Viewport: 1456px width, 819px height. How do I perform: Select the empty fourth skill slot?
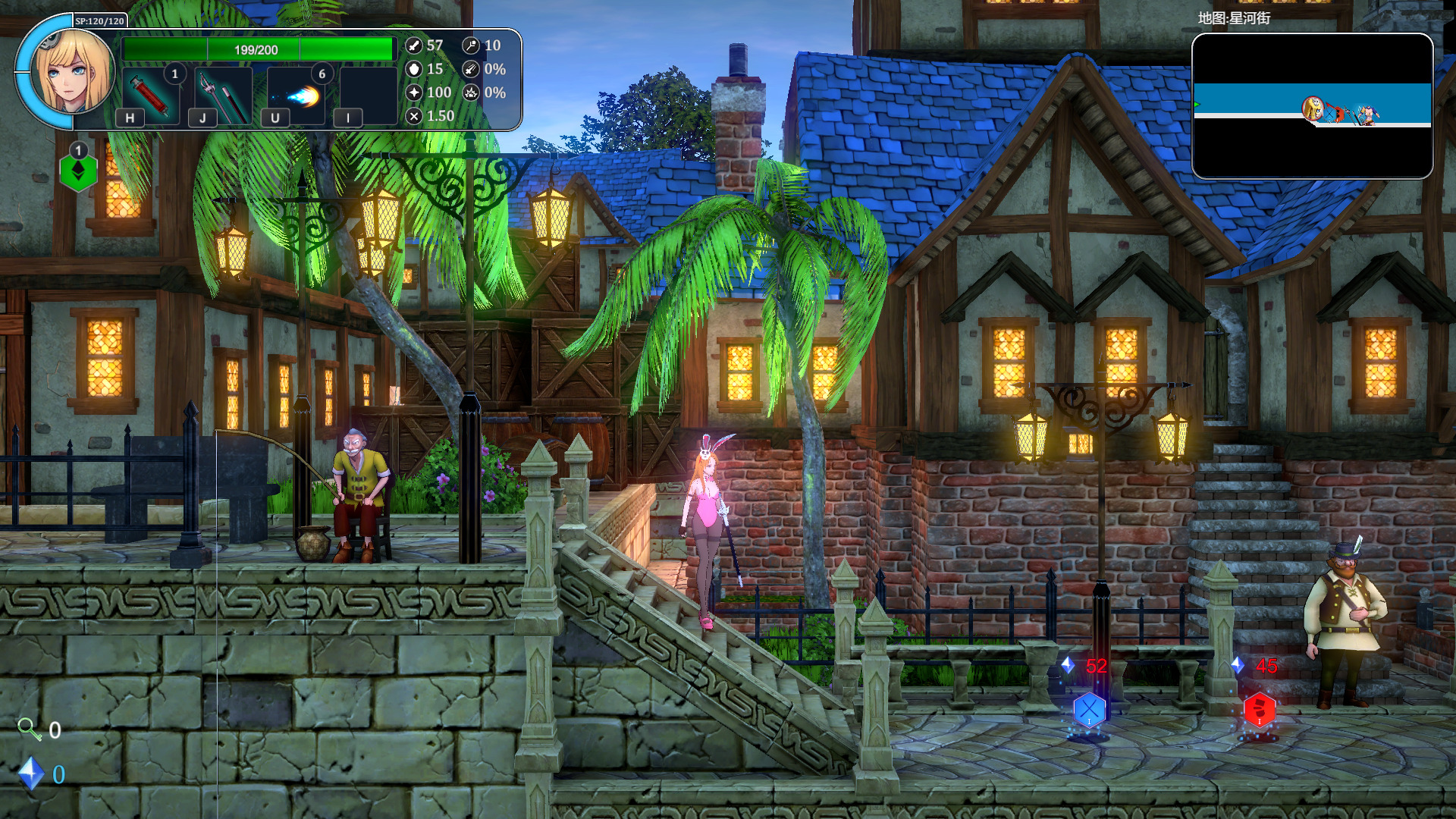[x=368, y=95]
